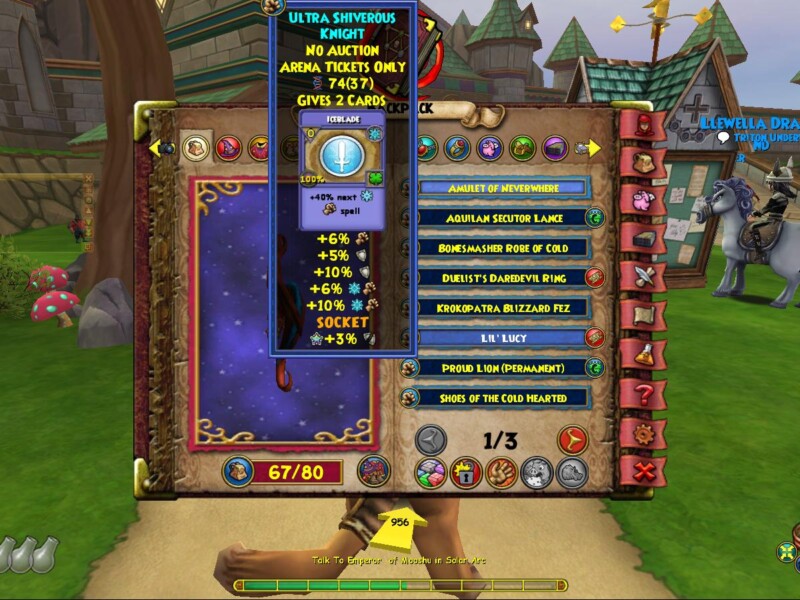
Task: Choose Shoes of the Cold Hearted
Action: [x=504, y=398]
